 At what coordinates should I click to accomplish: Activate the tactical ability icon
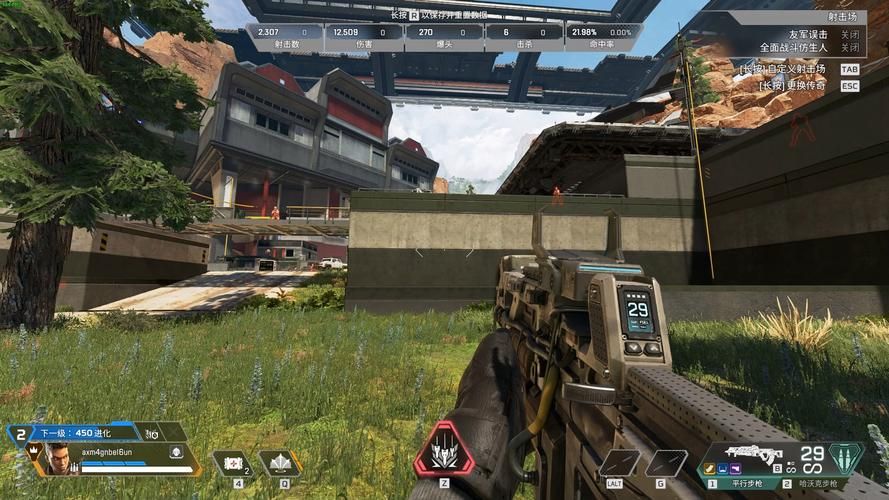280,464
